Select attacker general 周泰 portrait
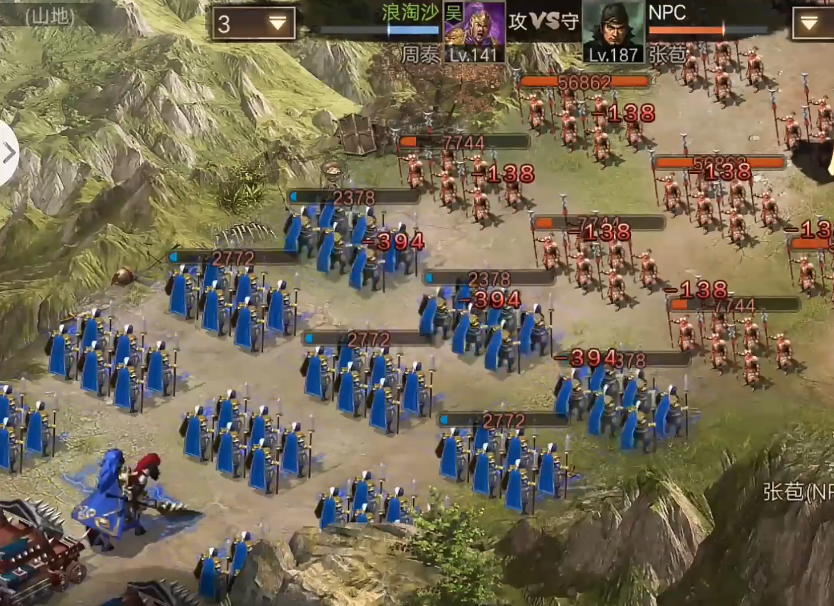Viewport: 834px width, 606px height. click(x=474, y=24)
